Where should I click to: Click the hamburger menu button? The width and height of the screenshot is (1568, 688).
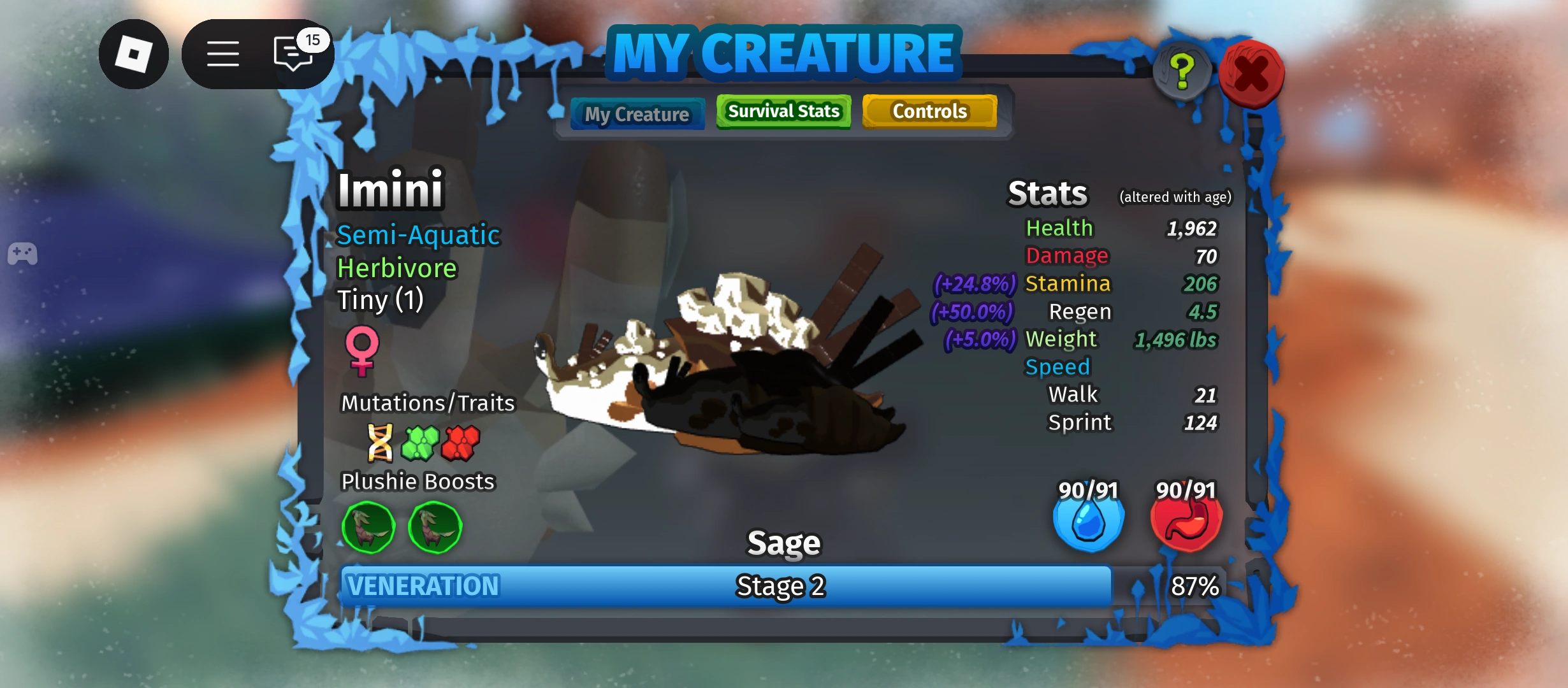tap(223, 54)
